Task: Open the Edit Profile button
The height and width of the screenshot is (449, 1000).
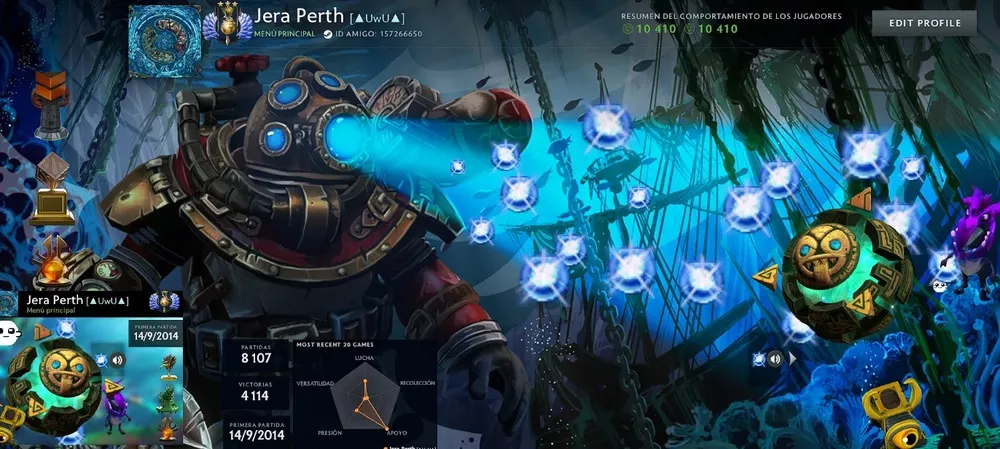Action: pos(924,23)
